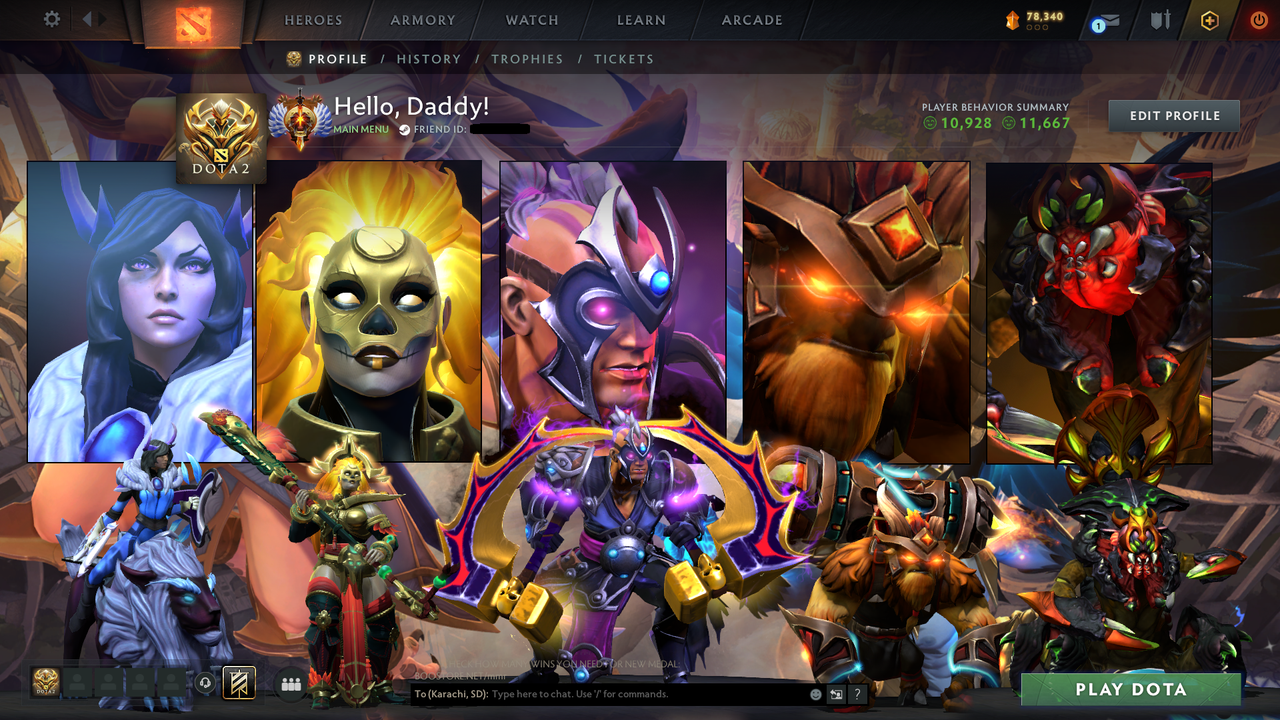
Task: Click the EDIT PROFILE button
Action: click(1173, 115)
